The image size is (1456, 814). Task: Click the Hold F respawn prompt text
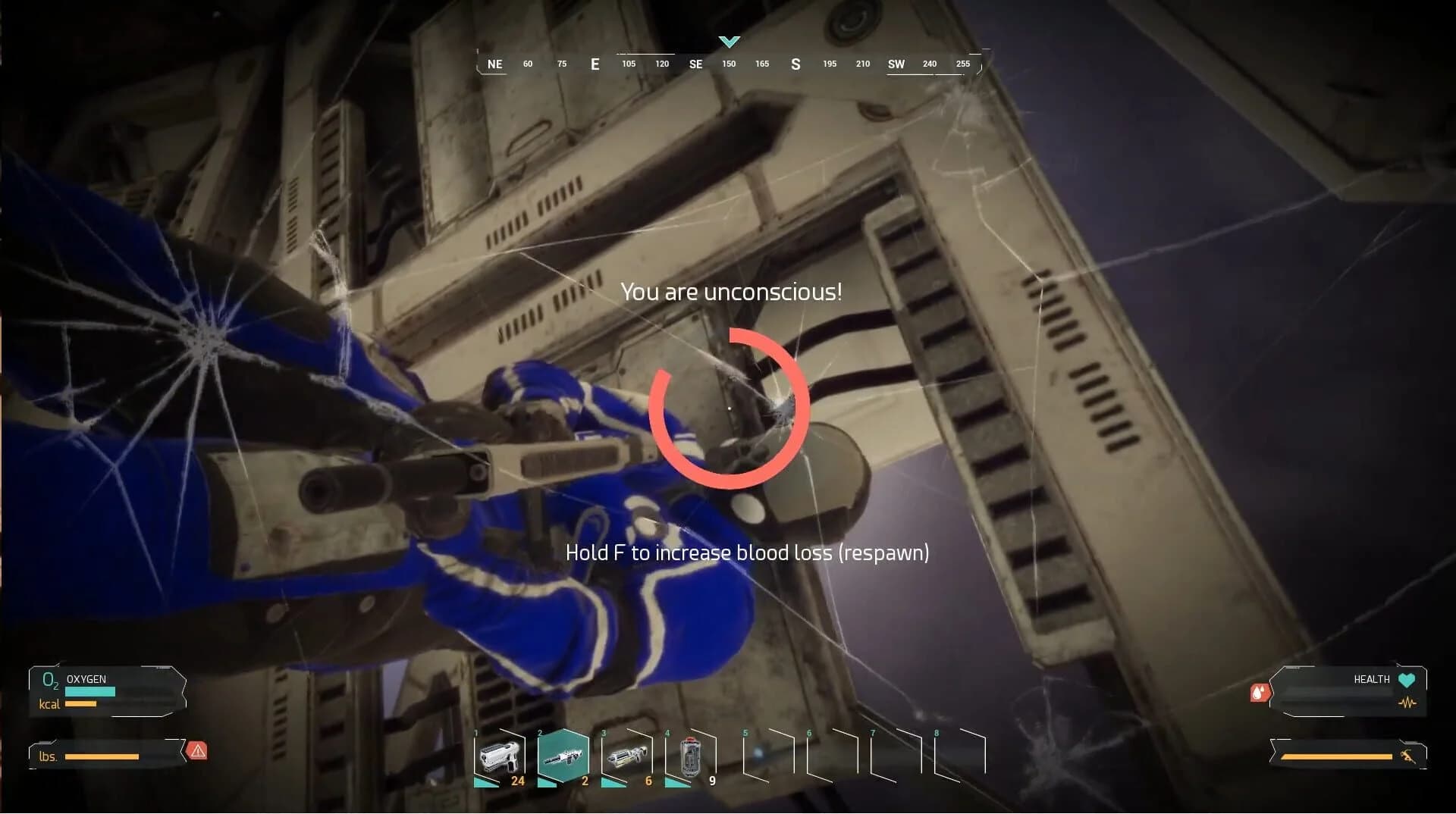[747, 553]
